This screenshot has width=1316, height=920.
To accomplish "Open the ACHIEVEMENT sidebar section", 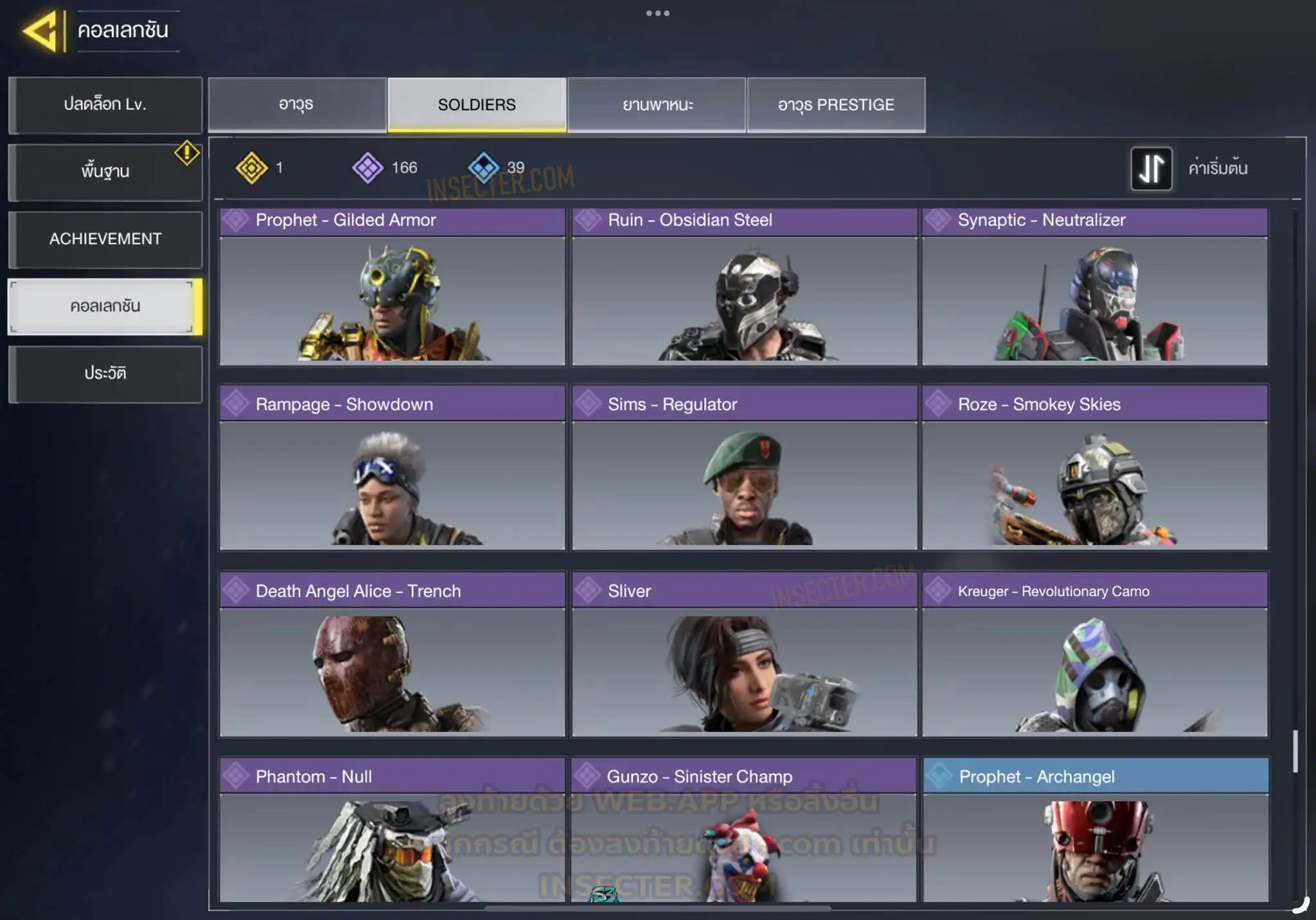I will (x=105, y=239).
